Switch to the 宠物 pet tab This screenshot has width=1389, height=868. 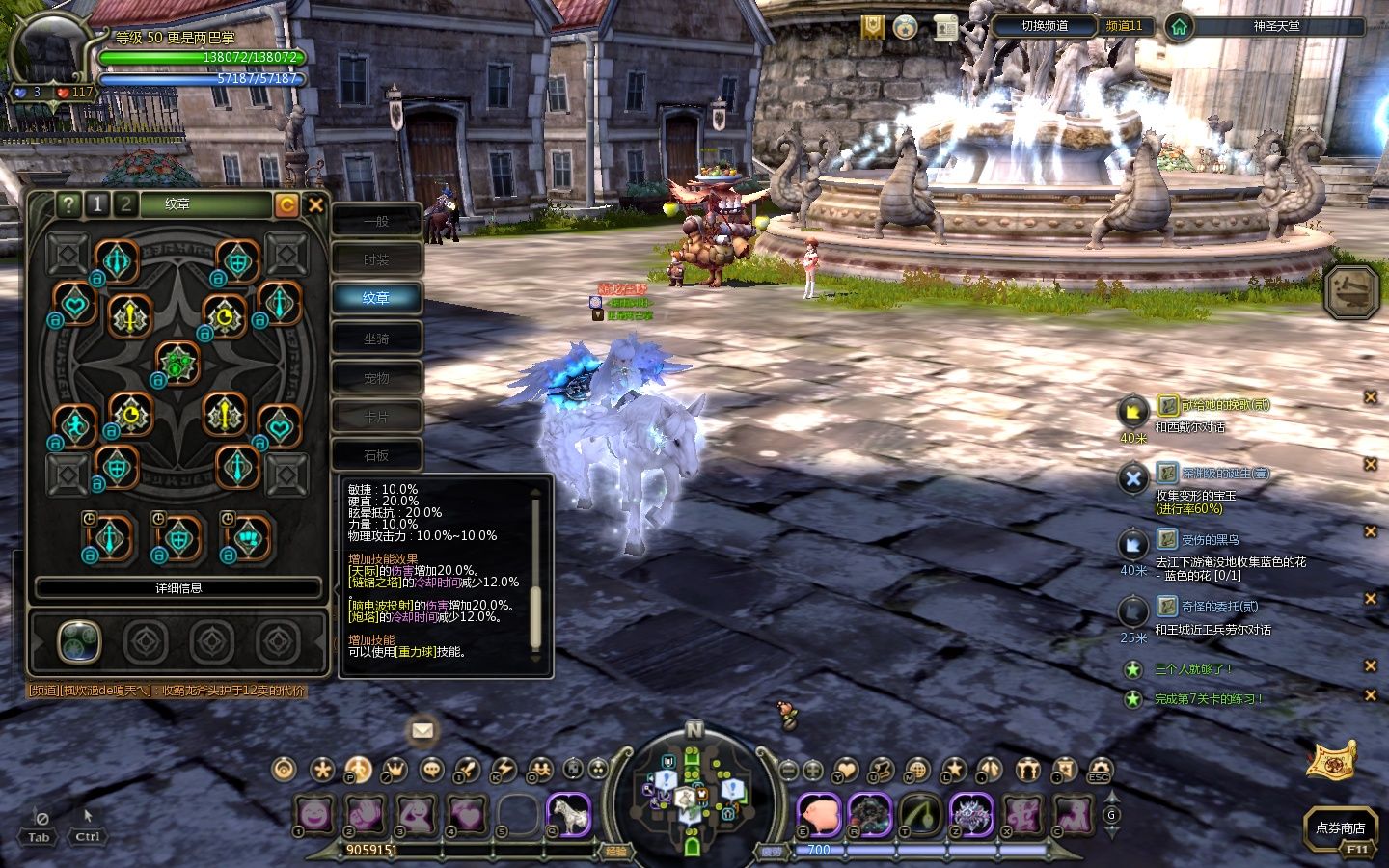pos(376,378)
